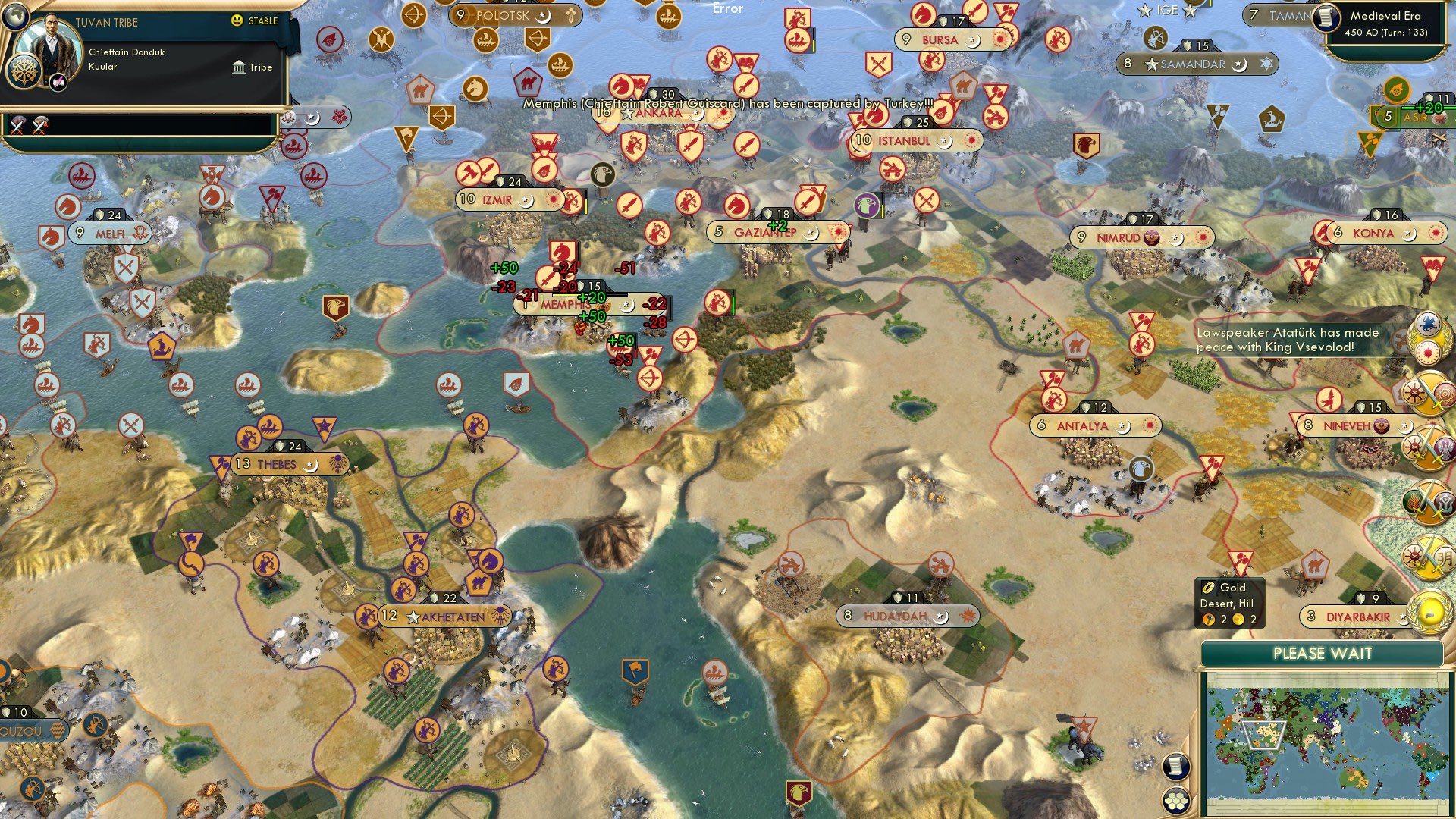Click the small flag badge on the portrait

[x=58, y=82]
